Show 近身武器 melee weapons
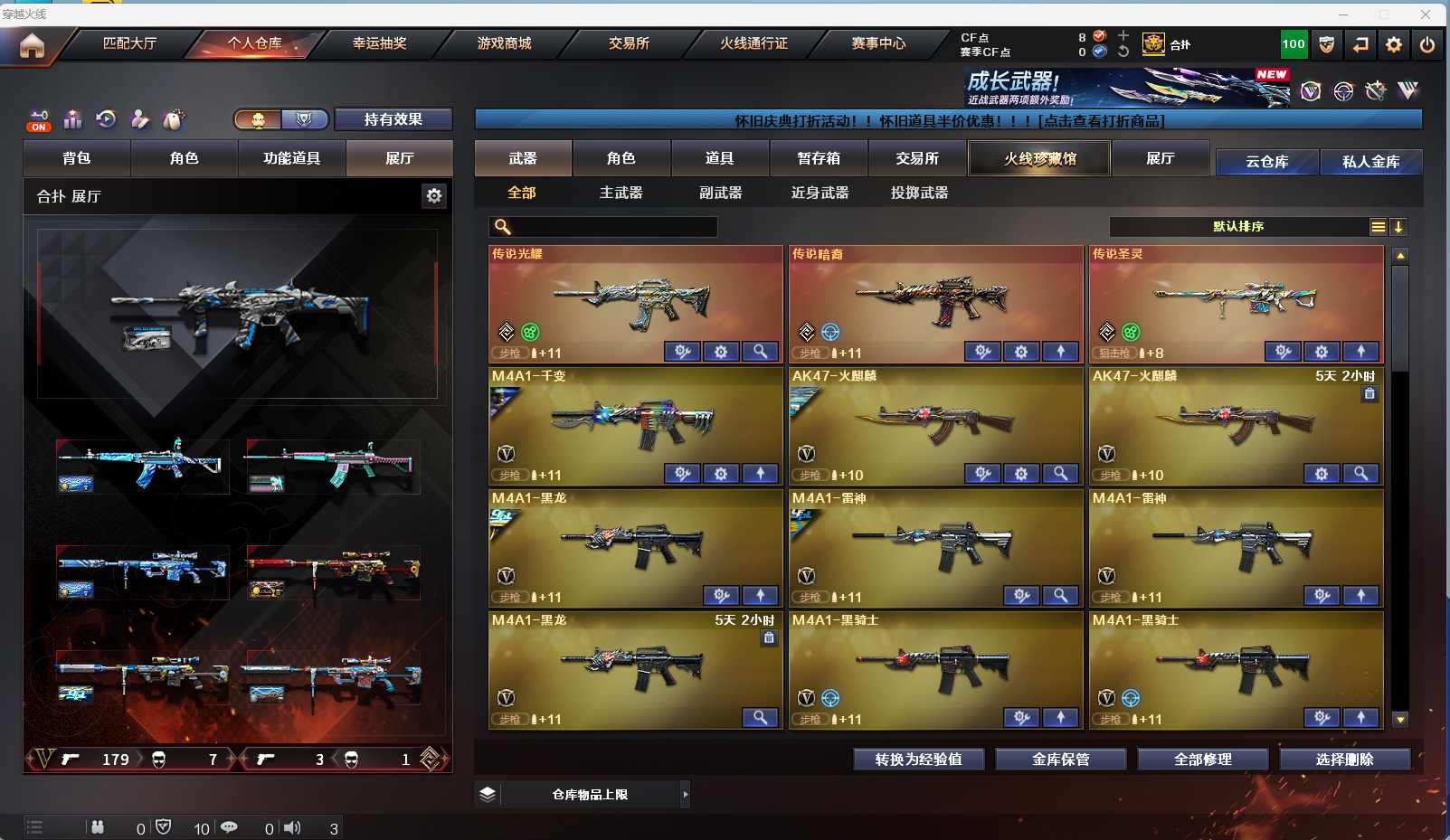The width and height of the screenshot is (1450, 840). [x=820, y=193]
